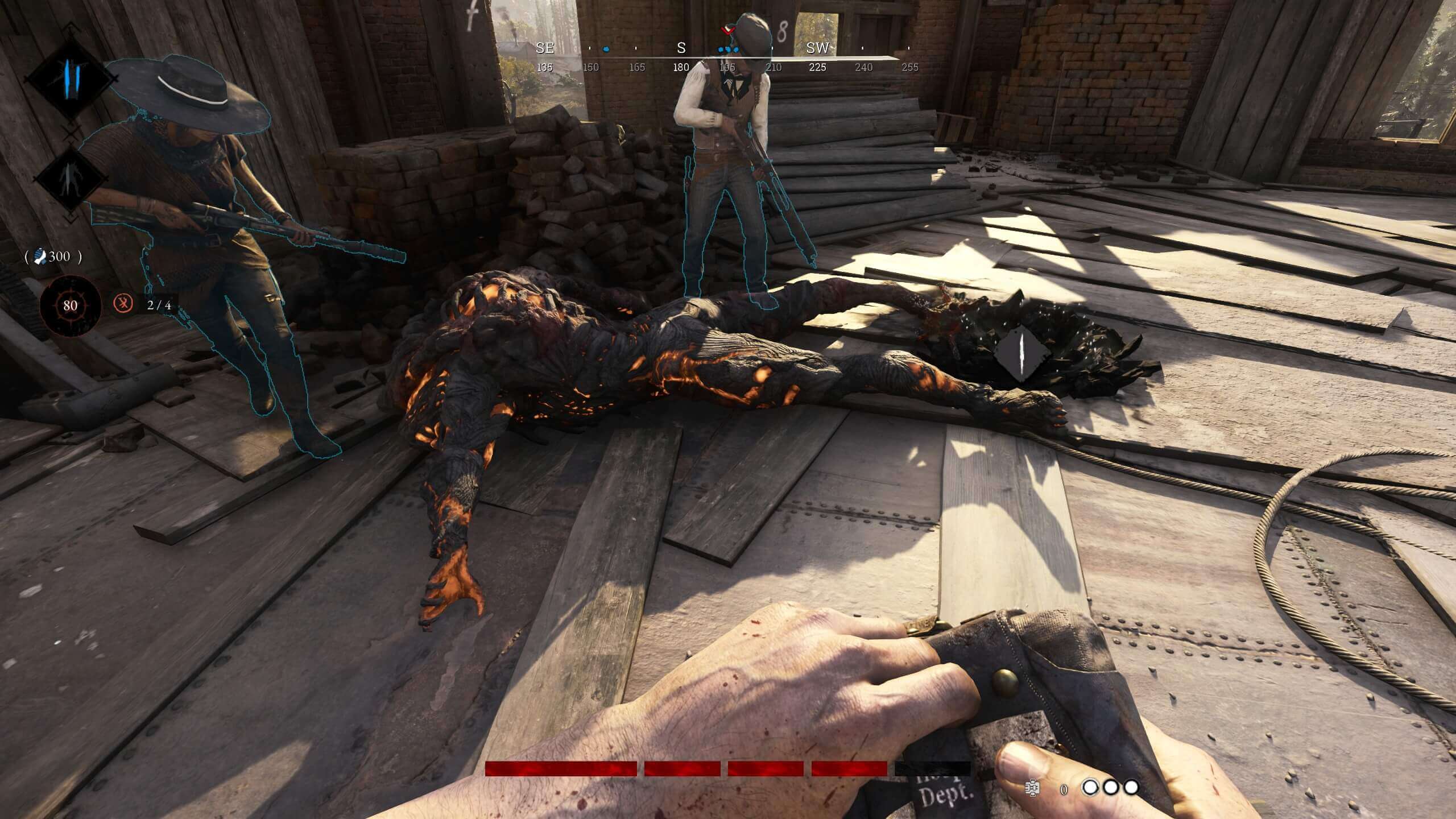Select the small token icon beside the 0 counter
The width and height of the screenshot is (1456, 819).
point(1032,787)
